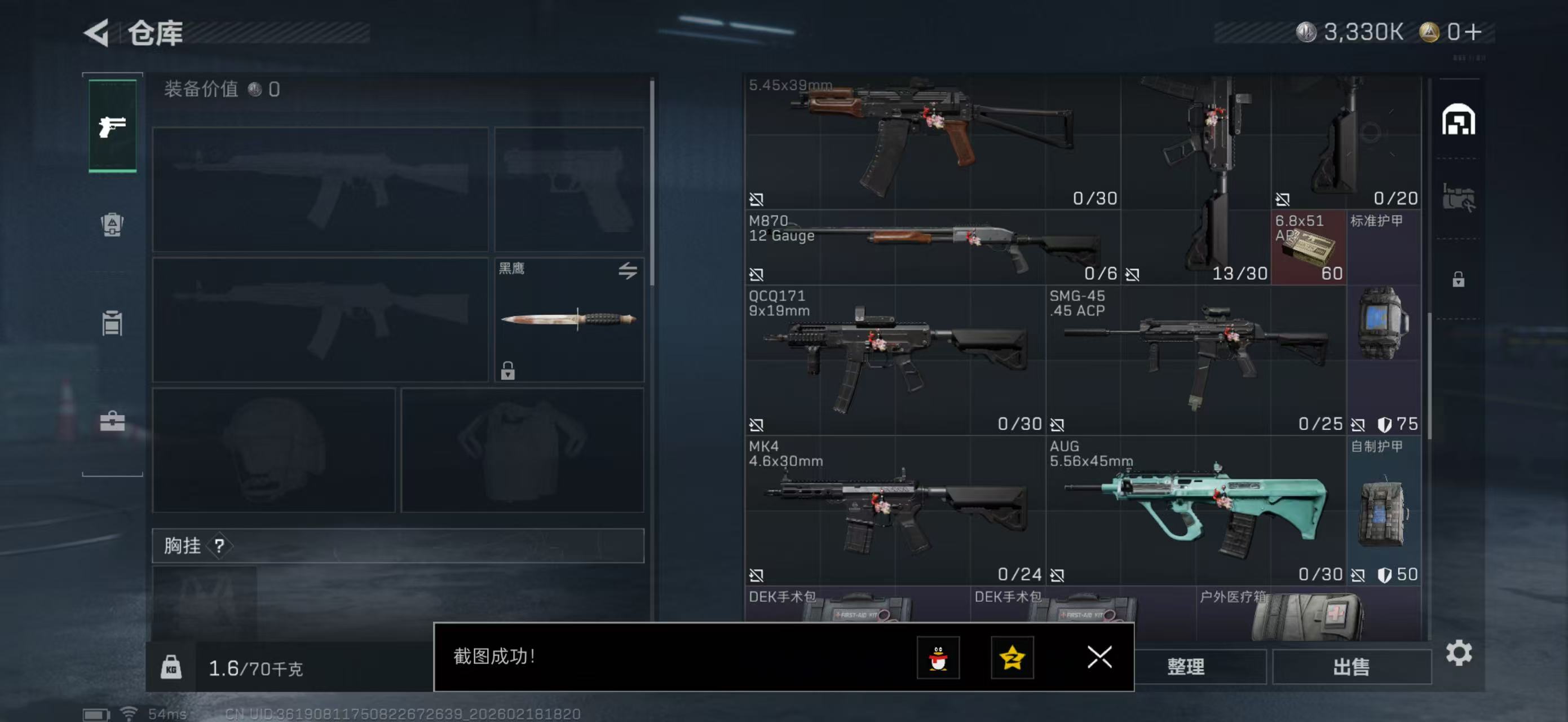Choose the teal AUG 5.56x45mm rifle
The image size is (1568, 722).
1195,510
